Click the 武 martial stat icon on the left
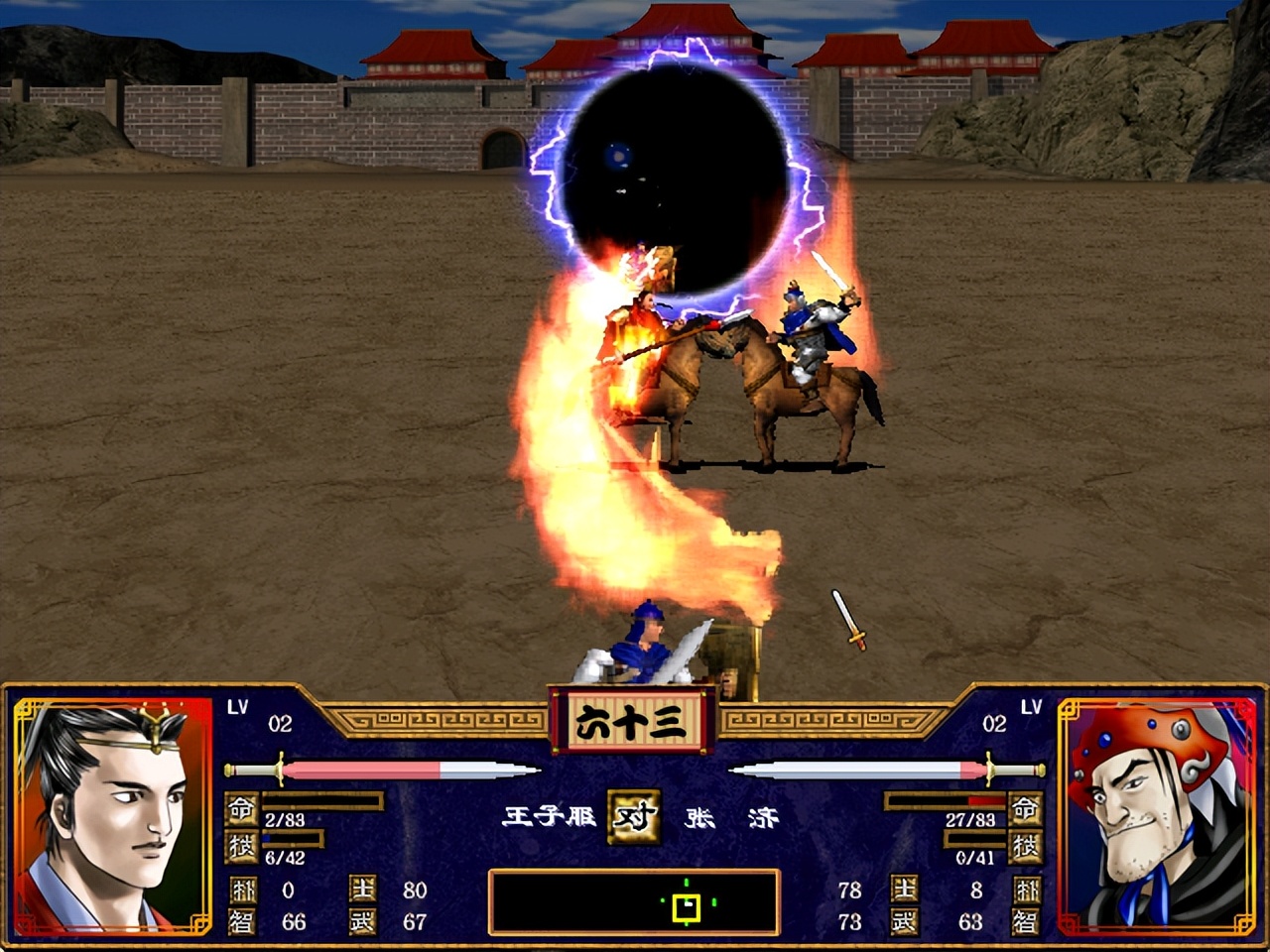The image size is (1270, 952). click(x=362, y=921)
